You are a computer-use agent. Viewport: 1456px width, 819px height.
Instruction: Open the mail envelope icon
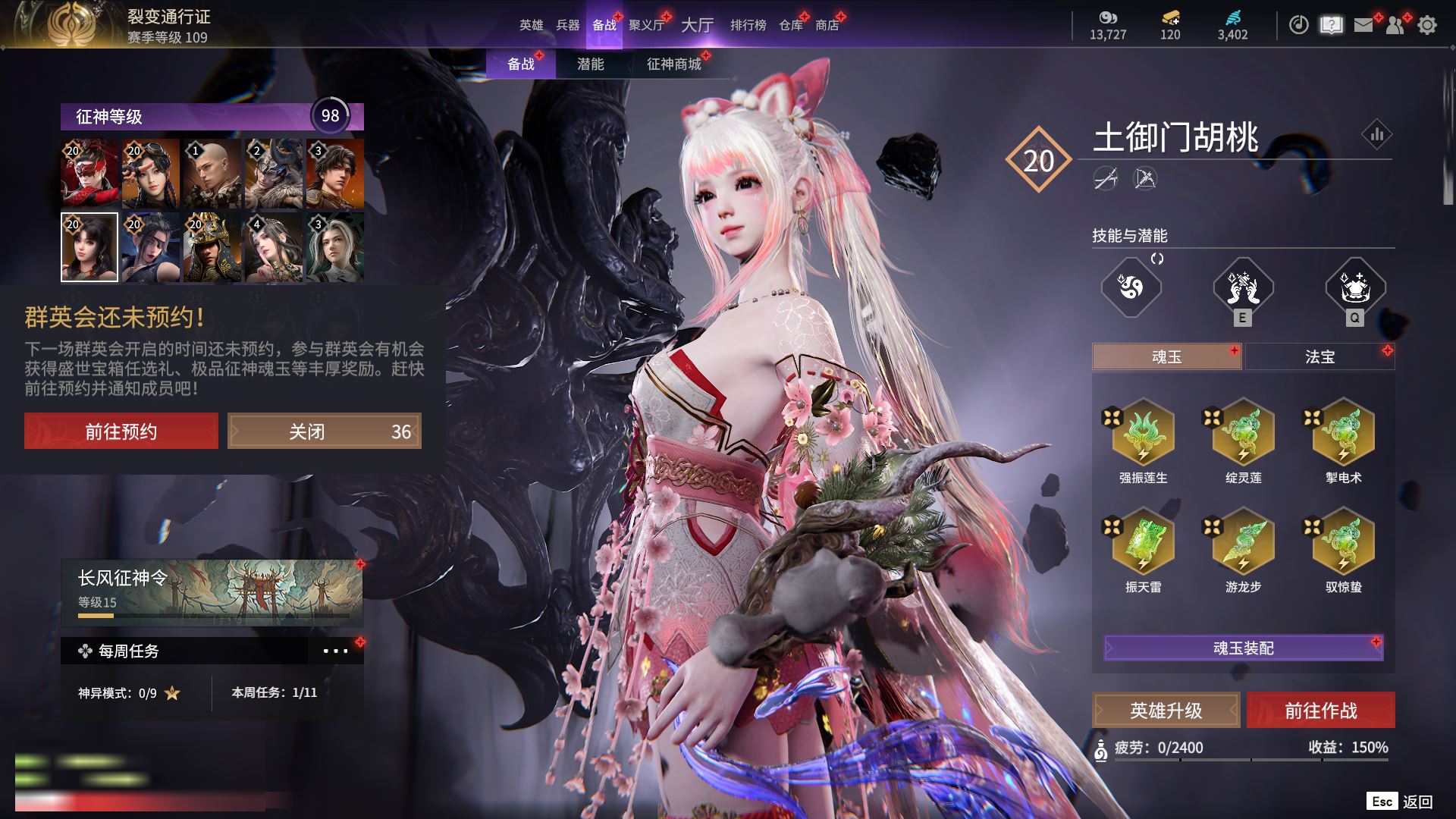(x=1363, y=25)
